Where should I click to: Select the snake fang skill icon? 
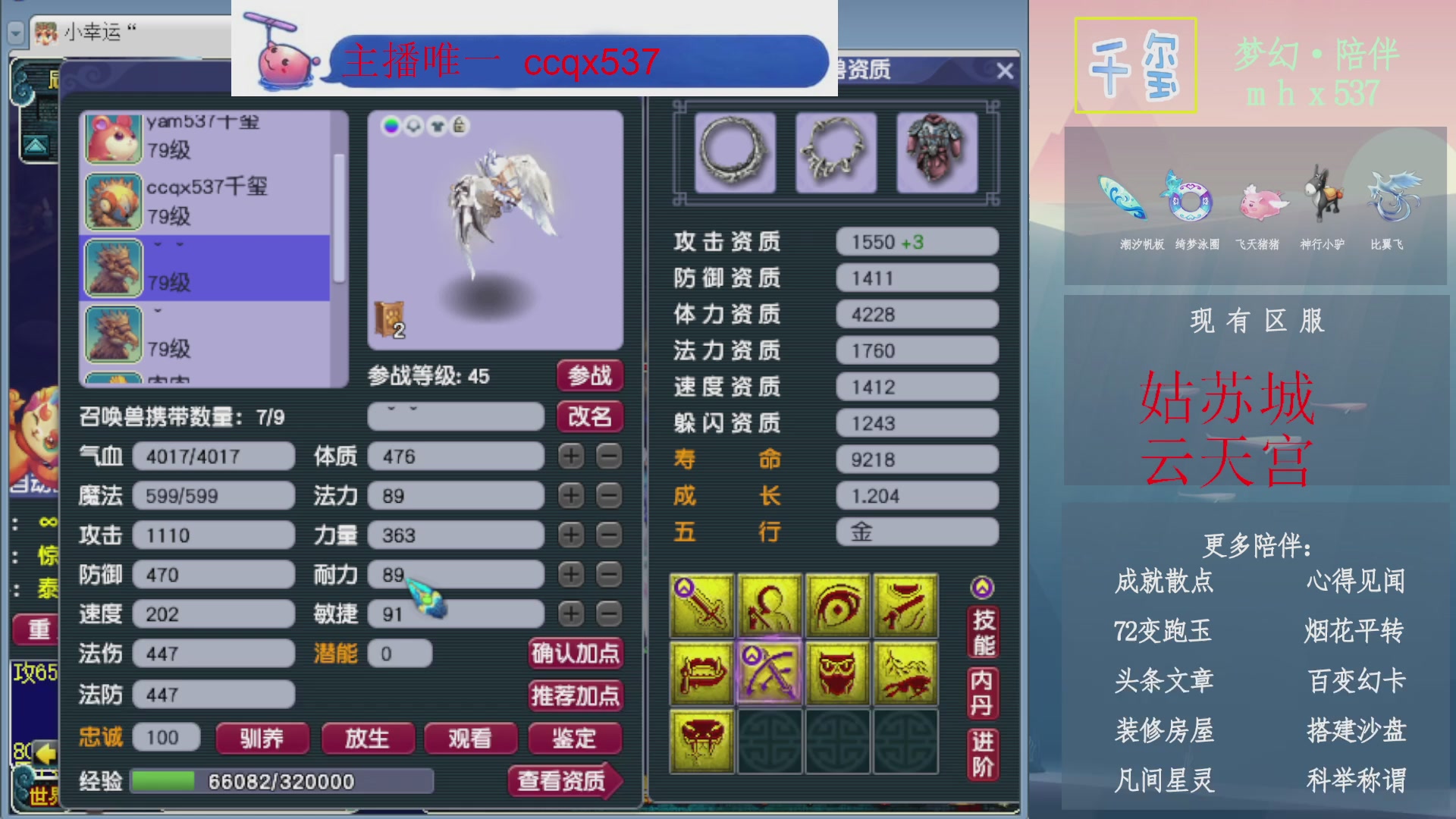(x=701, y=739)
